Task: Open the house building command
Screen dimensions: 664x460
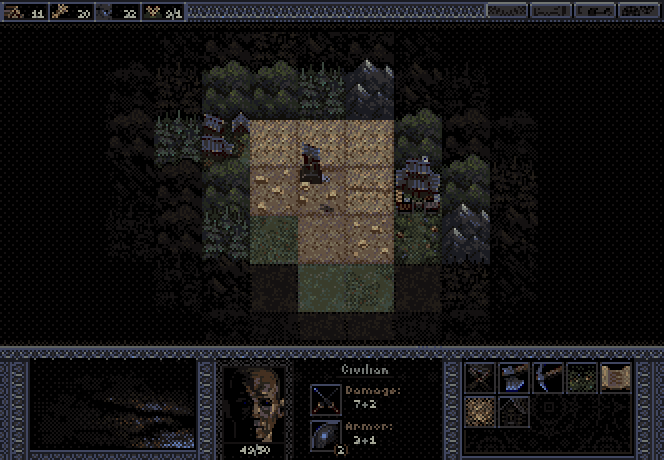Action: tap(514, 410)
